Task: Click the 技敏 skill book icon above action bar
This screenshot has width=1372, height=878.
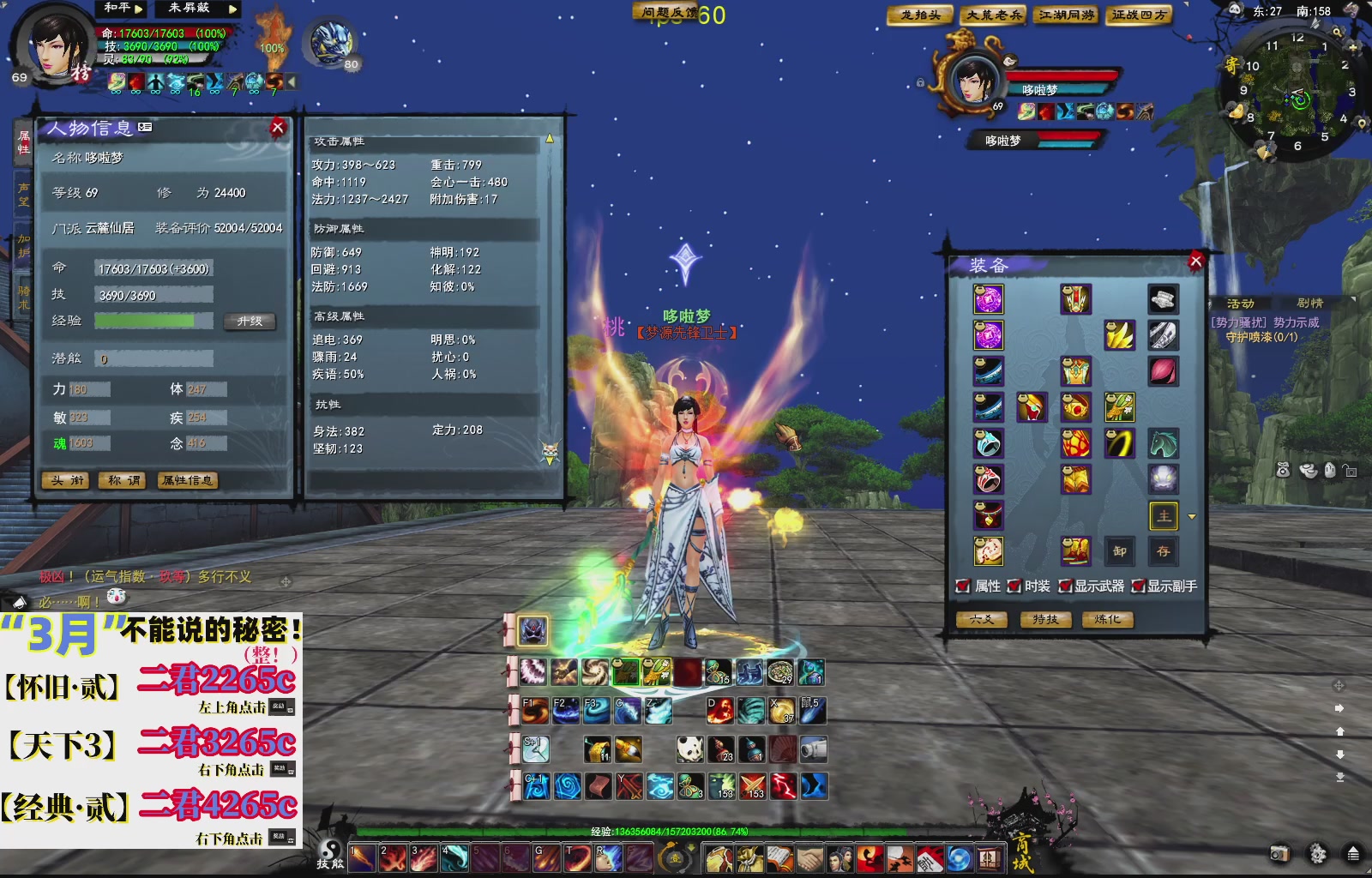Action: point(330,853)
